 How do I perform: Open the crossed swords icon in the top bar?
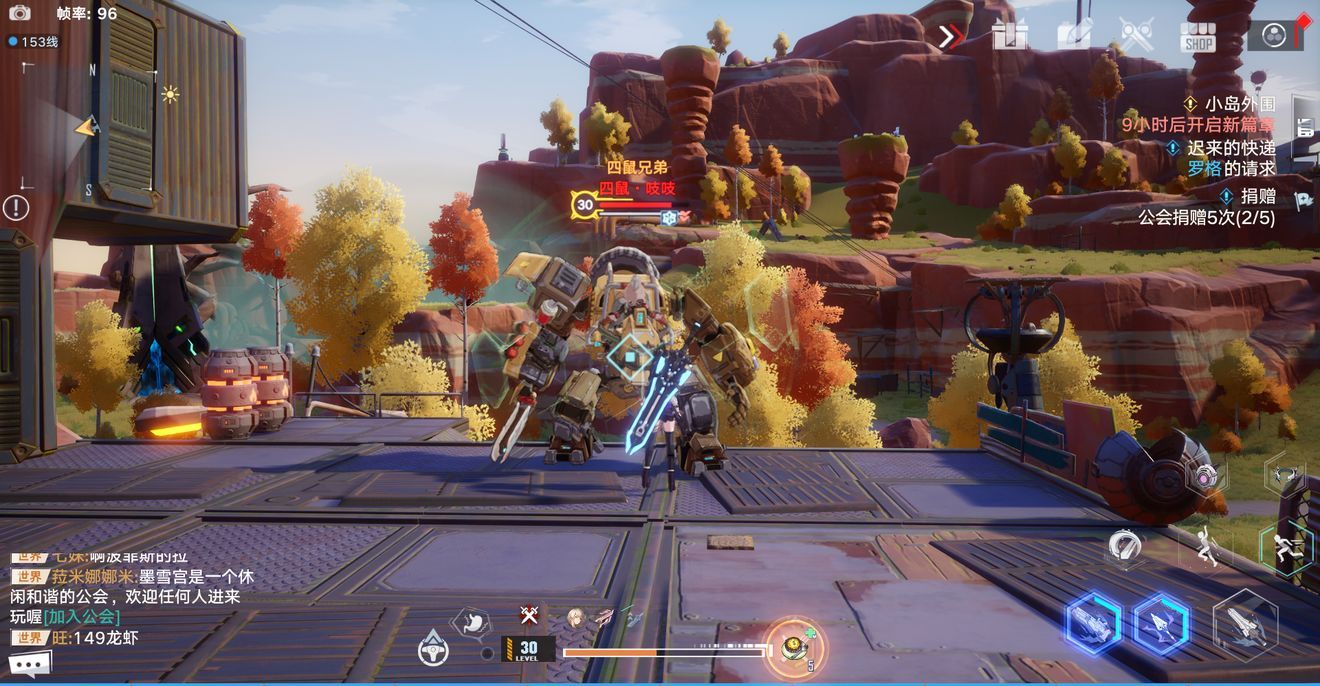(1136, 36)
